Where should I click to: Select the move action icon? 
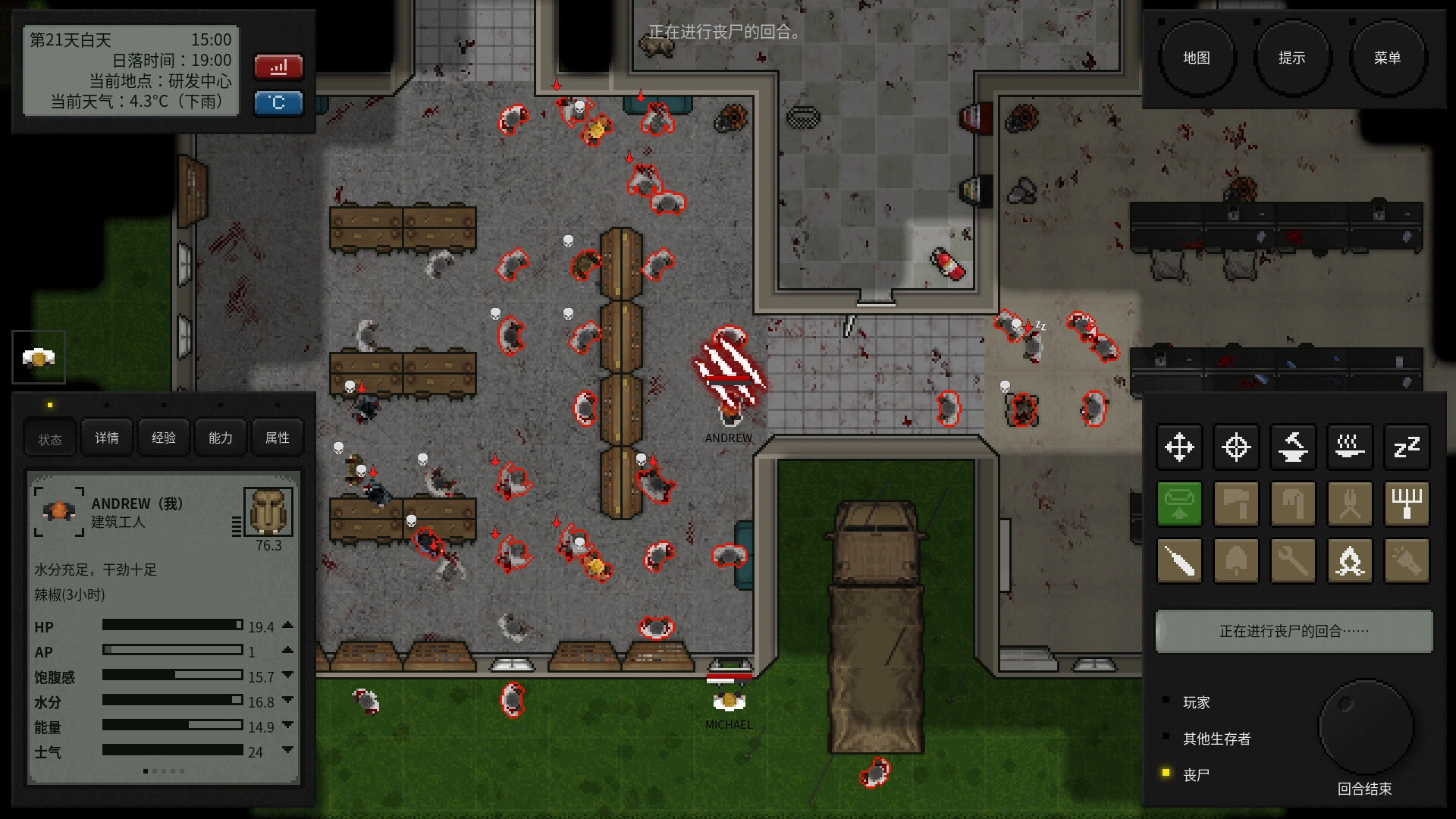point(1180,447)
